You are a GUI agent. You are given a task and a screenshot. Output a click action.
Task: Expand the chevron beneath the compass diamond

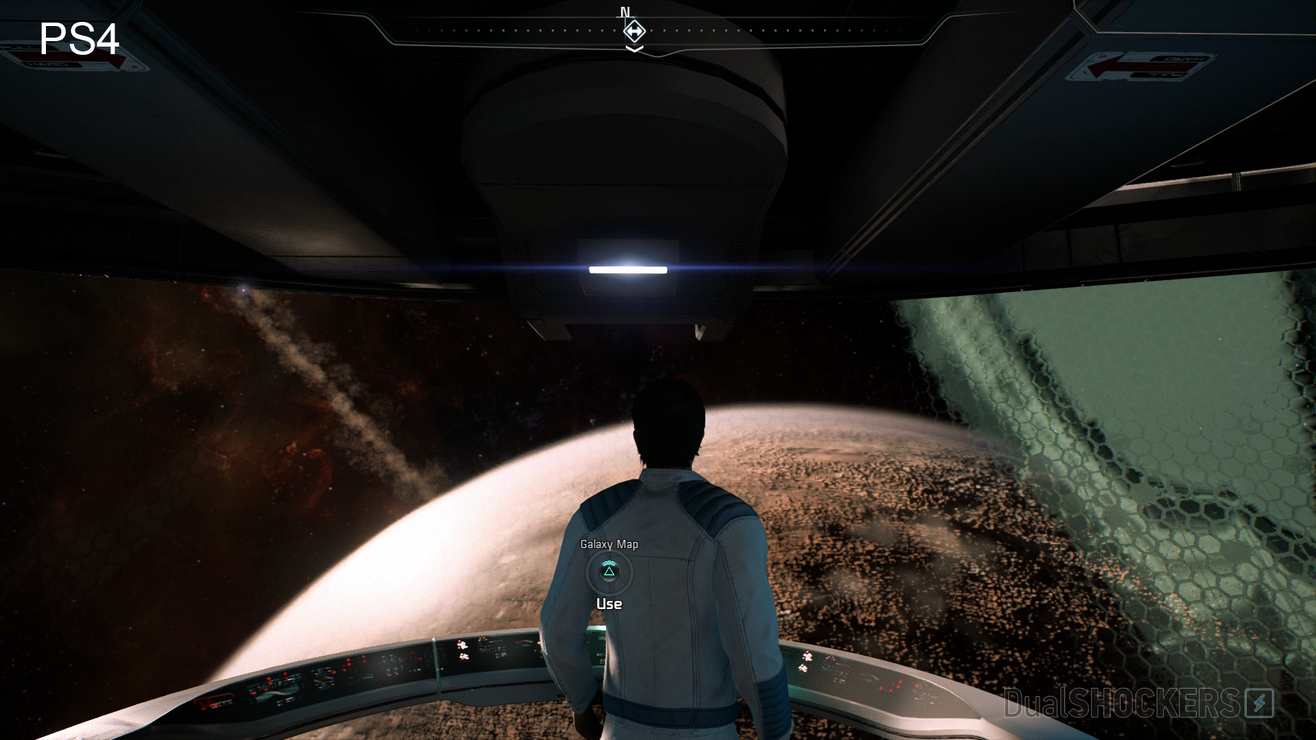[633, 46]
